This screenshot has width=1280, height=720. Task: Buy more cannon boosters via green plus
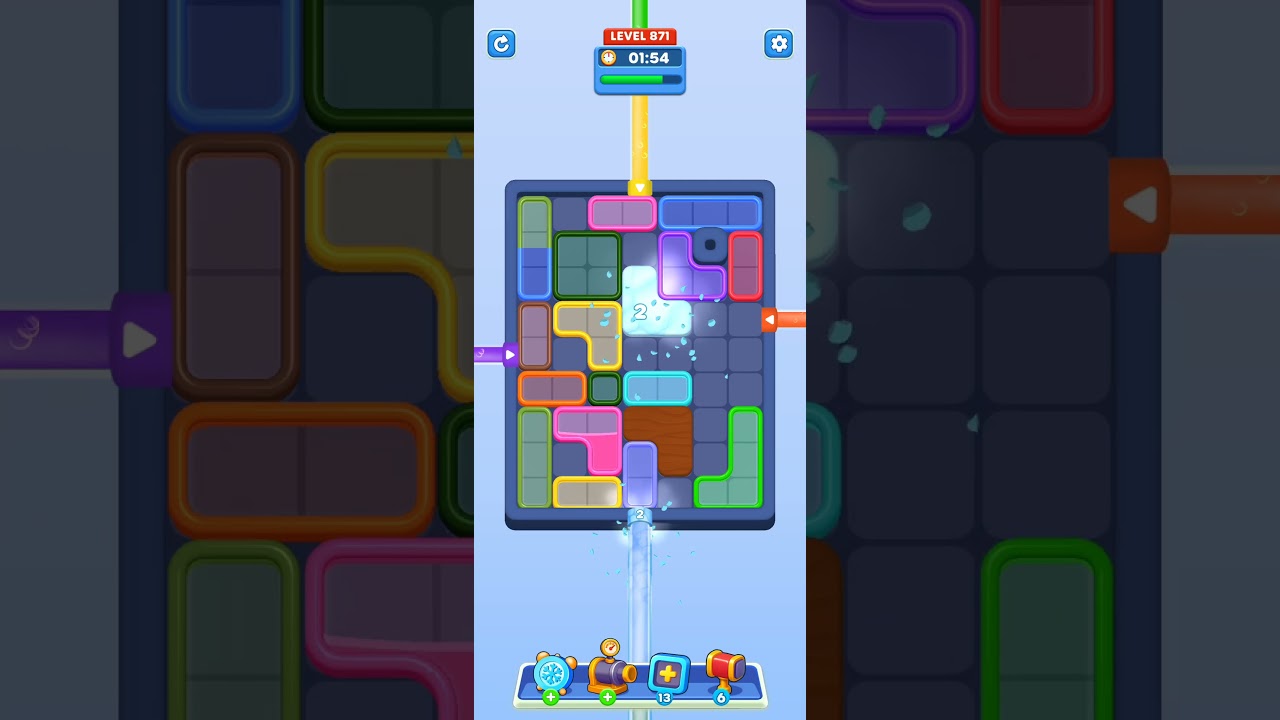point(607,697)
